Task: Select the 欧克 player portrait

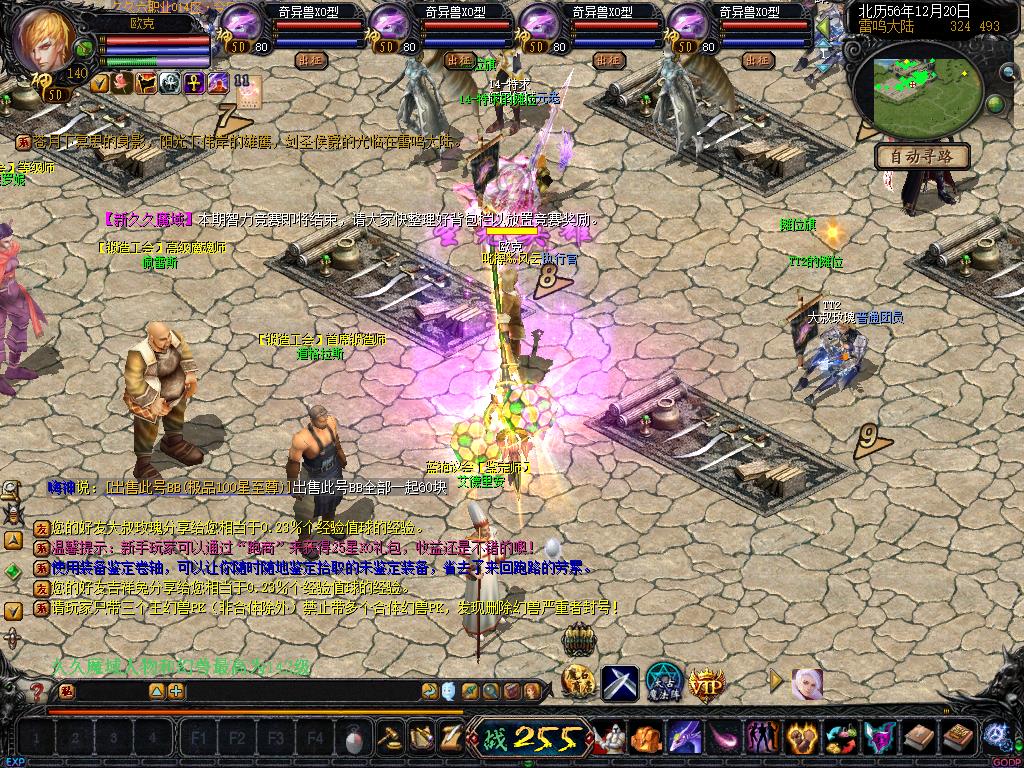Action: pos(45,40)
